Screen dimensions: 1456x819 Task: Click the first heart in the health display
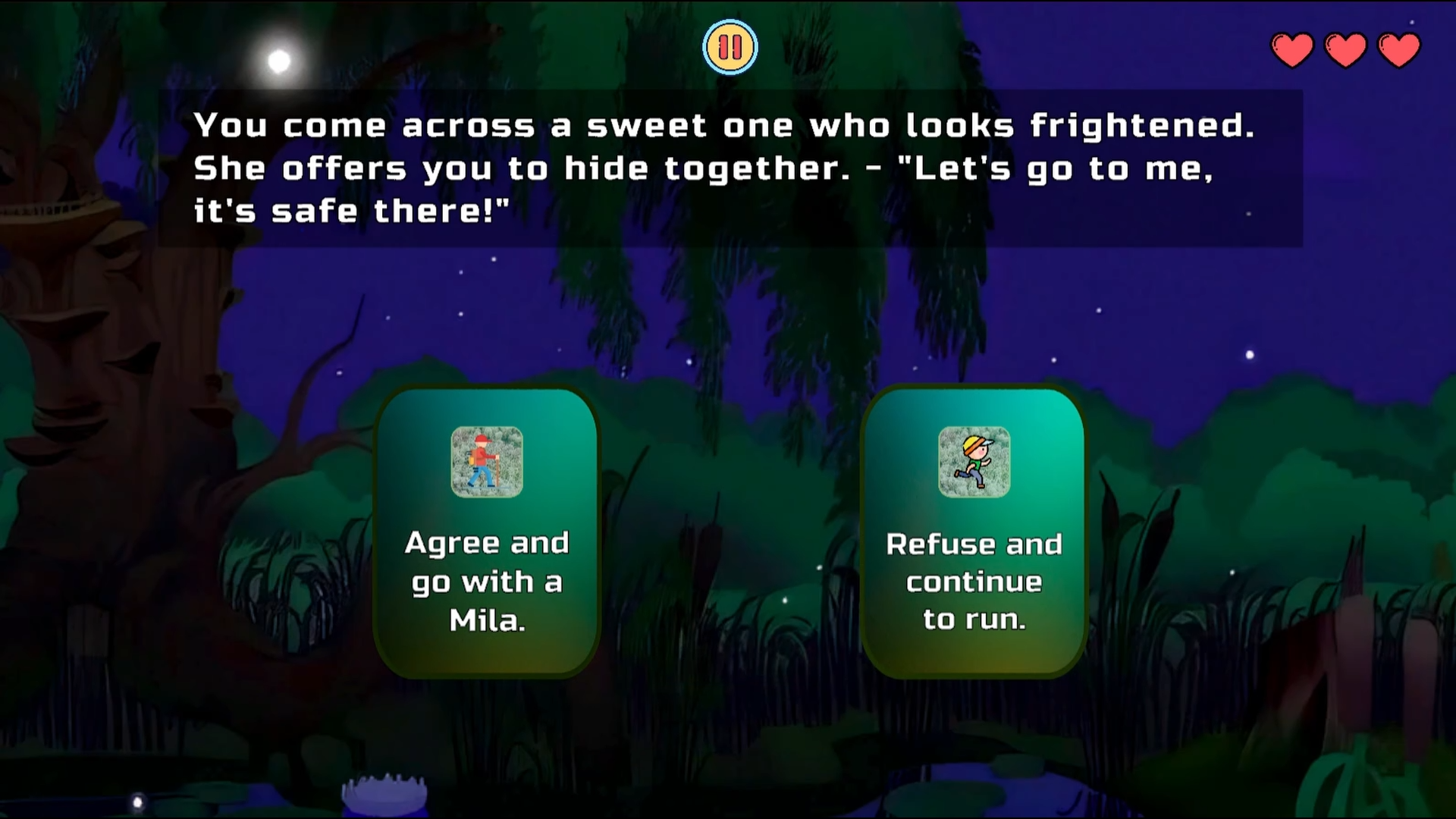[x=1291, y=48]
